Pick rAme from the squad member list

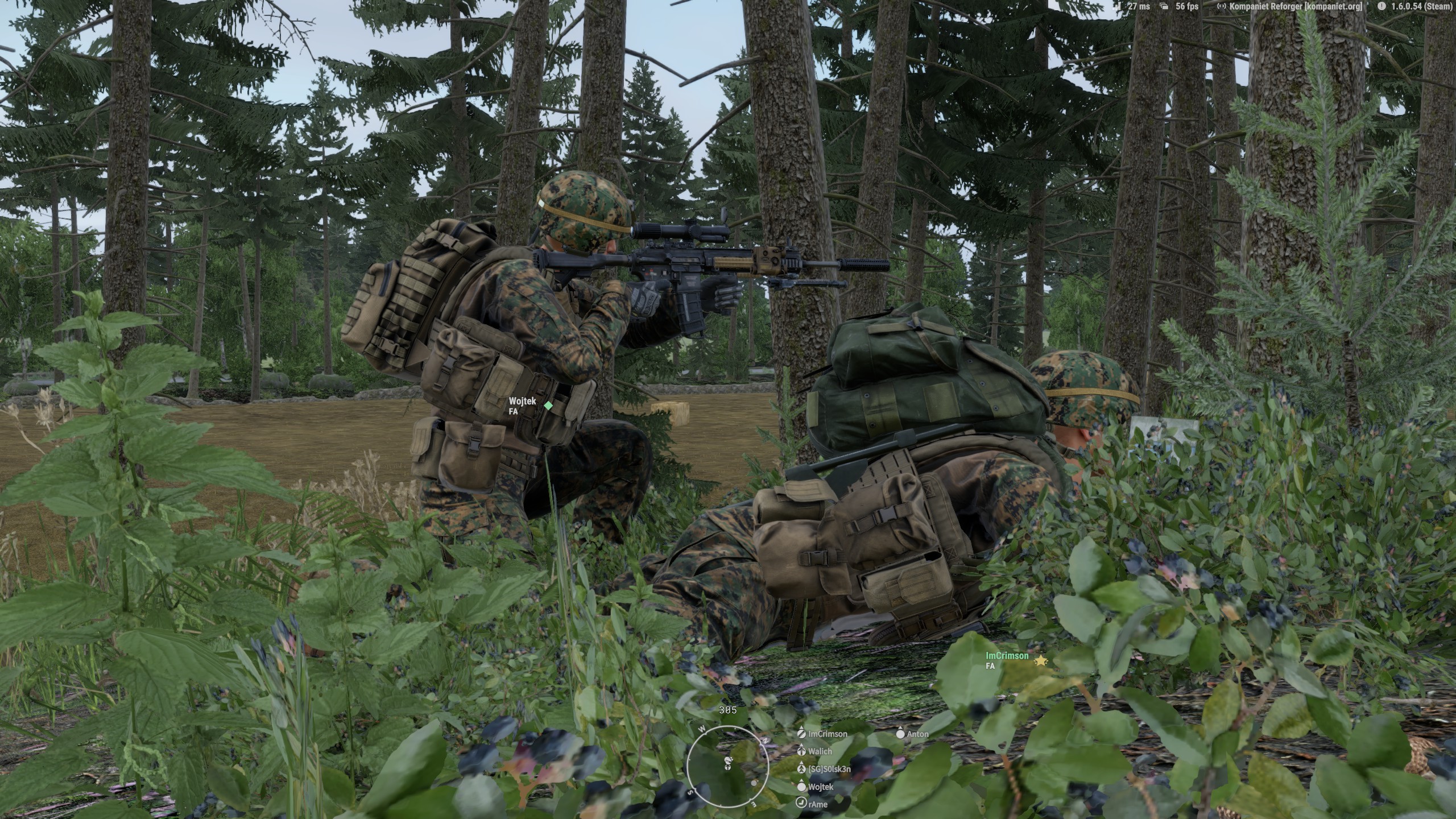(817, 804)
